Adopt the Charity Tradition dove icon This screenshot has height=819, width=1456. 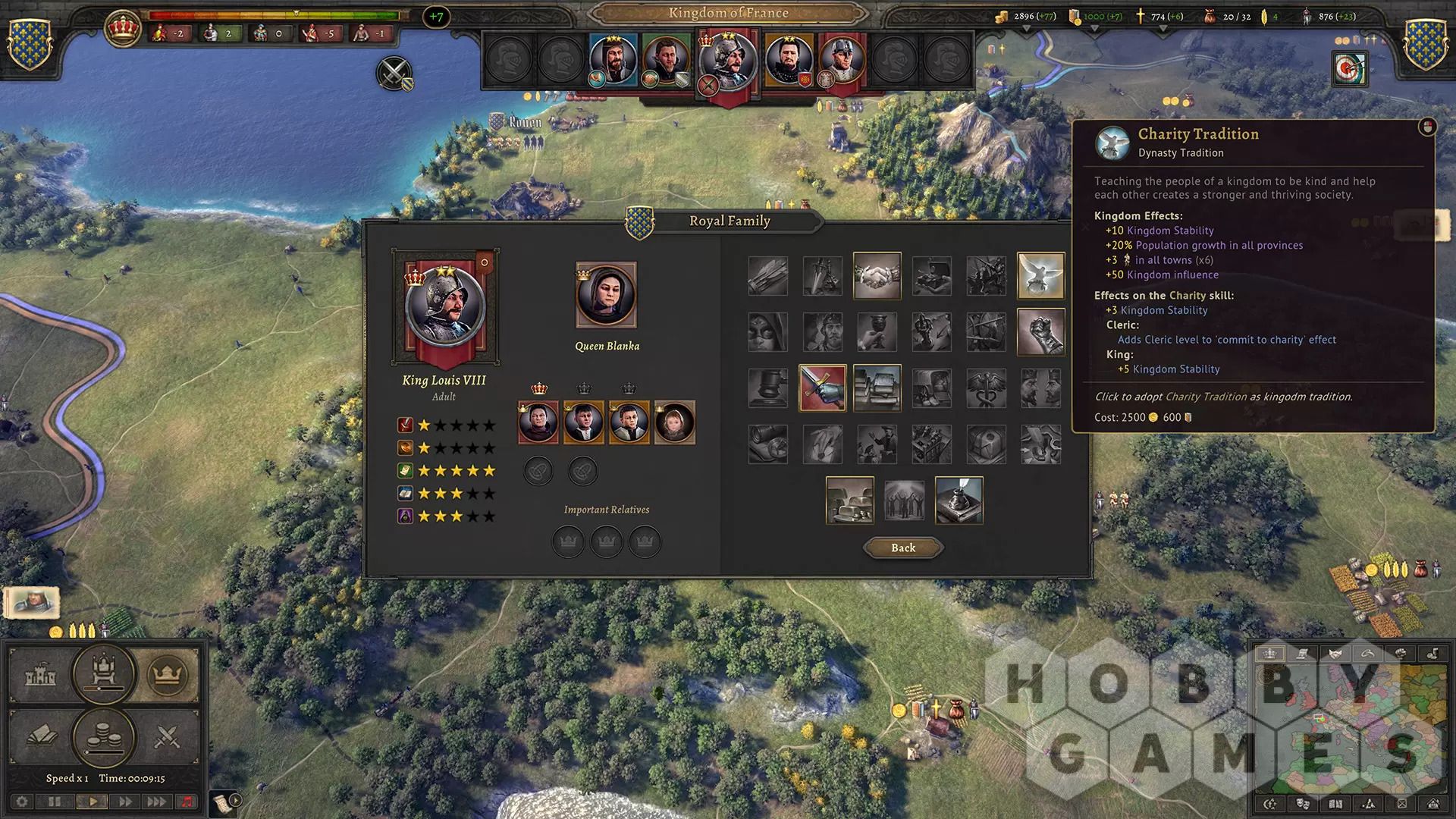coord(1040,275)
